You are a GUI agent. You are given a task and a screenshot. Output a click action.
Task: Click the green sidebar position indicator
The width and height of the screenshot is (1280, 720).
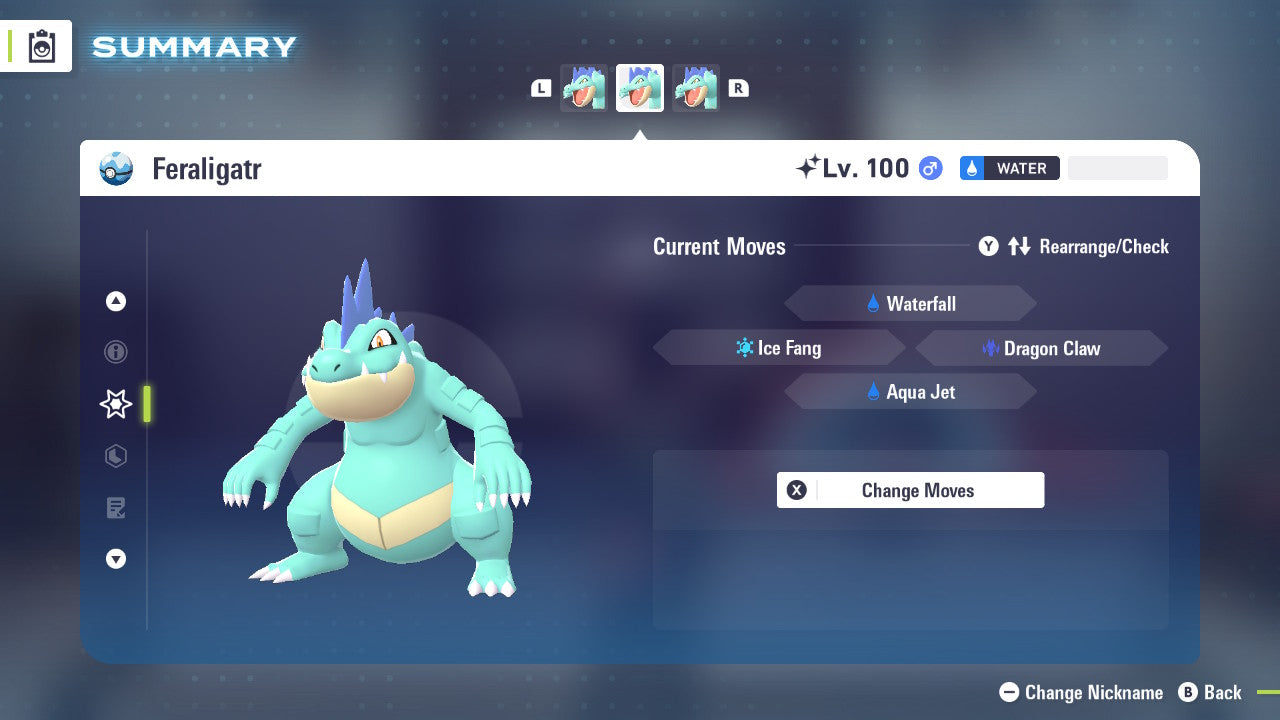144,404
